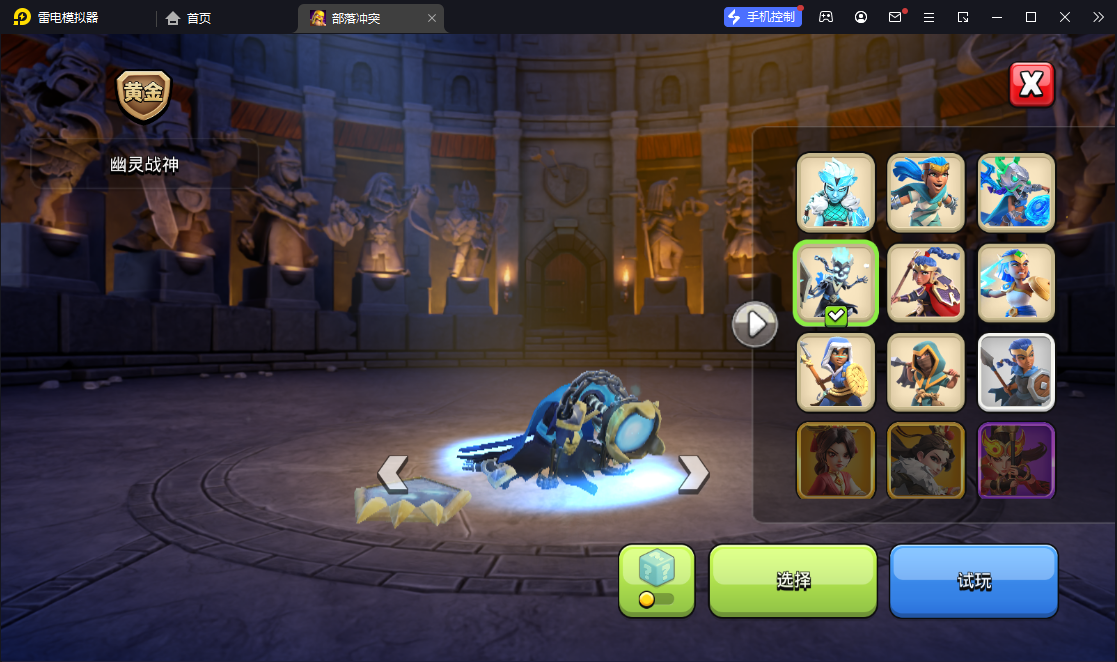1117x662 pixels.
Task: Select the Egyptian pharaoh champion skin
Action: click(1016, 283)
